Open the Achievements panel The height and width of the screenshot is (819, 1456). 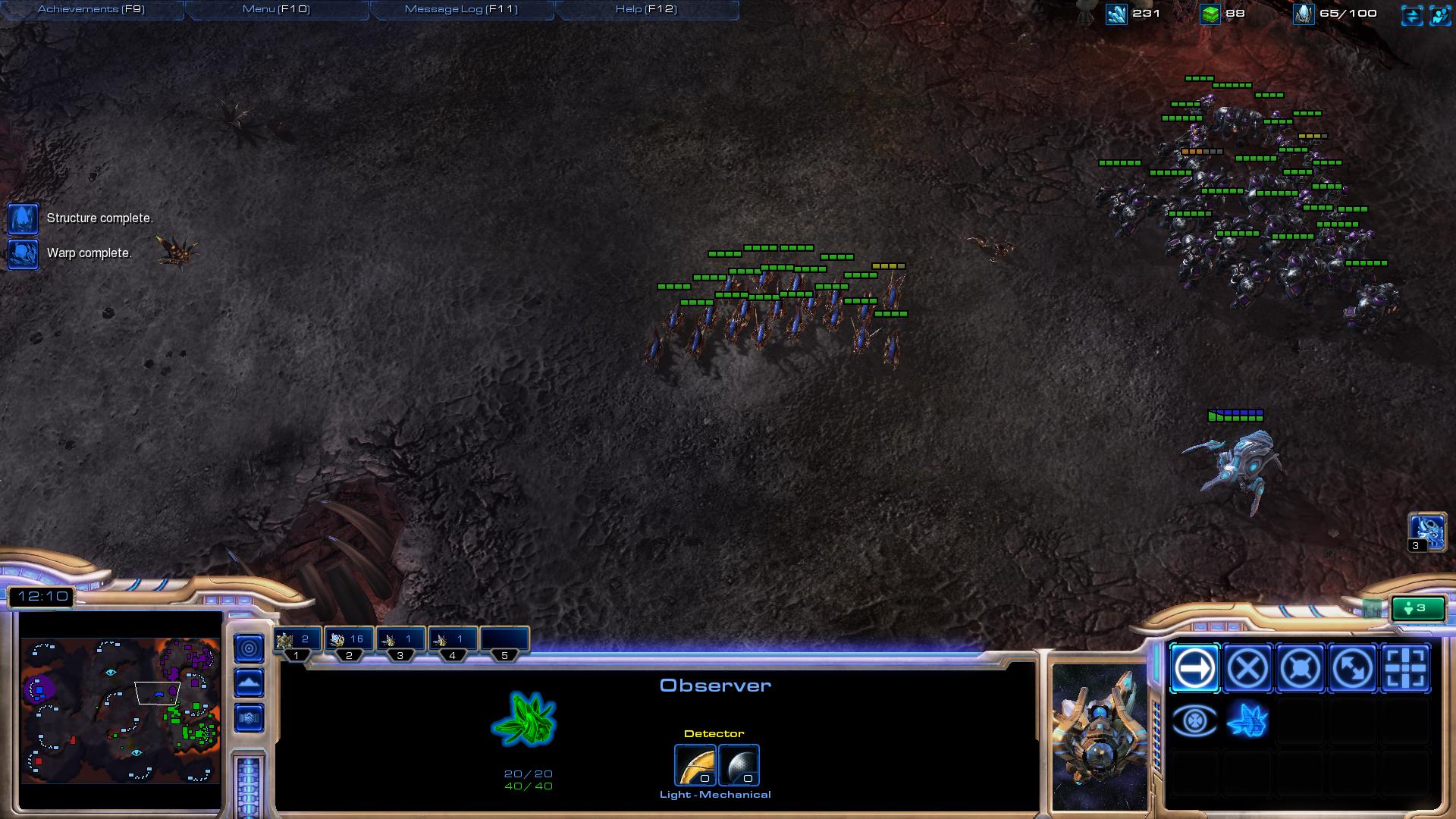tap(91, 9)
